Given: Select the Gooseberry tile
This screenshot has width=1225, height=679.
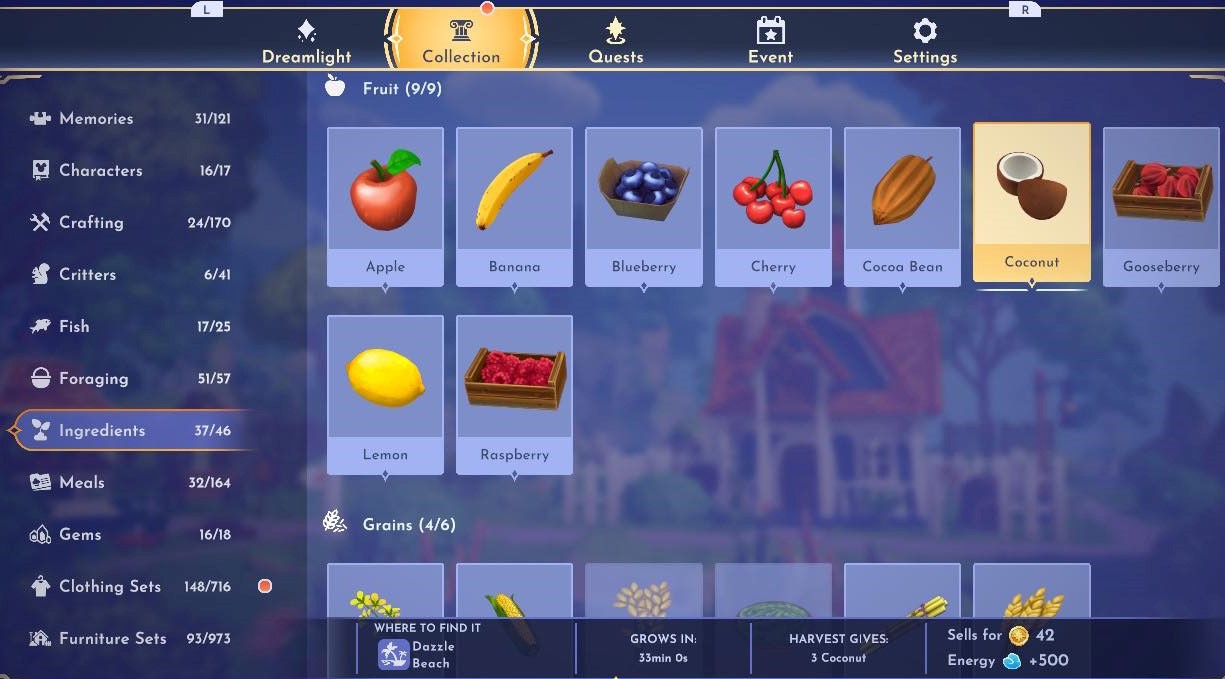Looking at the screenshot, I should pos(1161,205).
